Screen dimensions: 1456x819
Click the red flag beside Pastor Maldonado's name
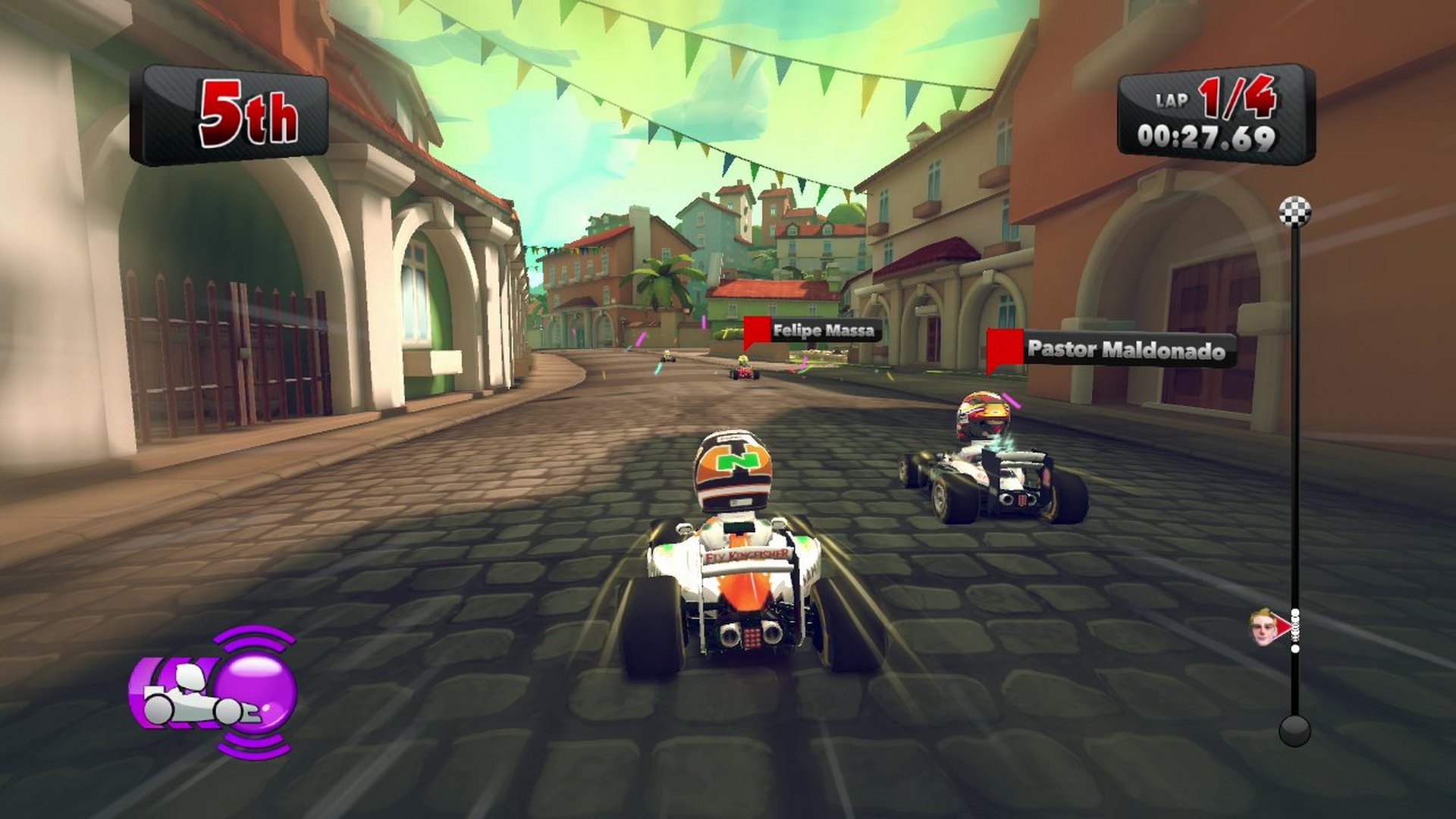tap(1006, 348)
